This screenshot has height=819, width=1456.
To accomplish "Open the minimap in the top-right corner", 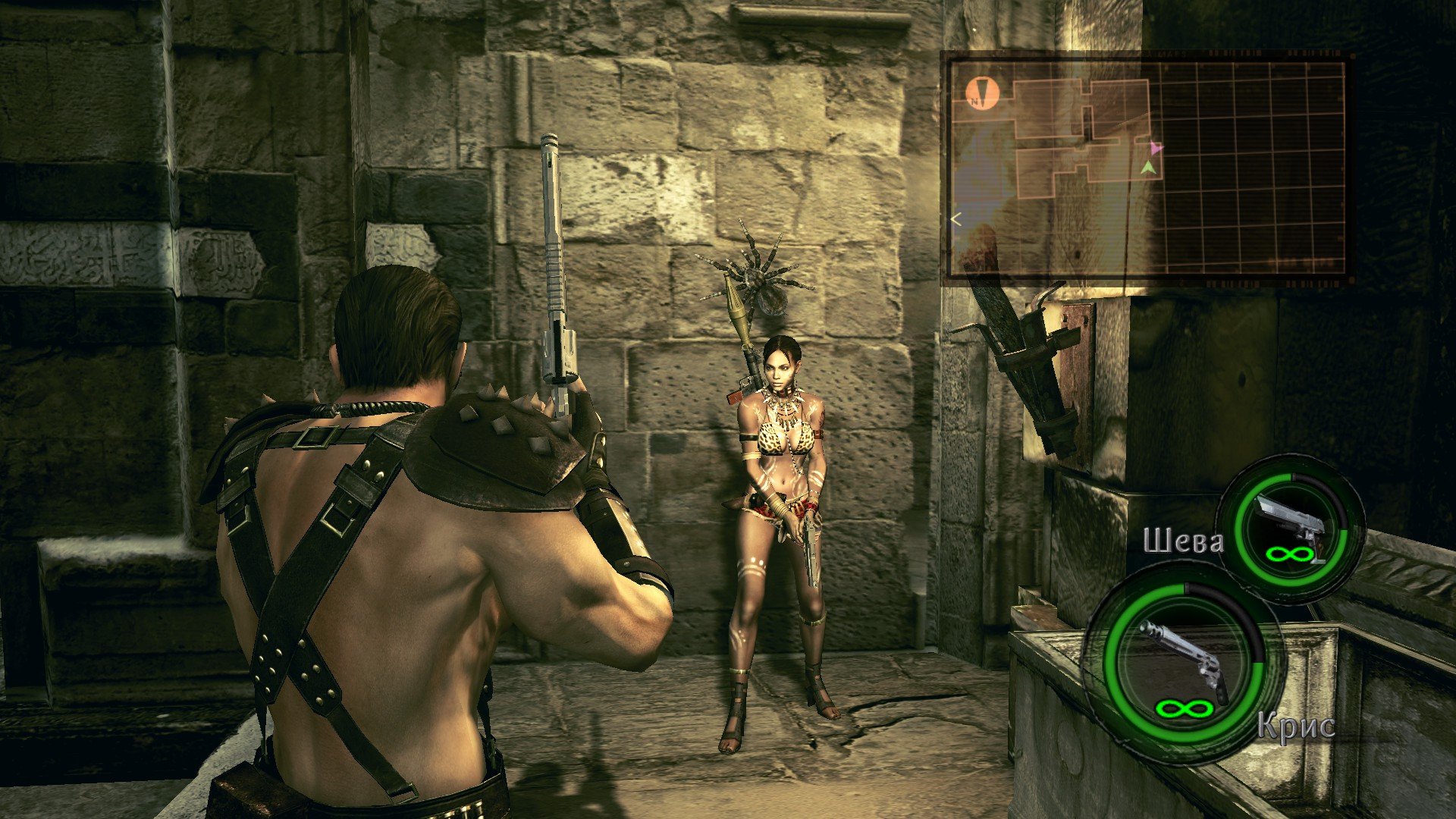I will pyautogui.click(x=1145, y=167).
